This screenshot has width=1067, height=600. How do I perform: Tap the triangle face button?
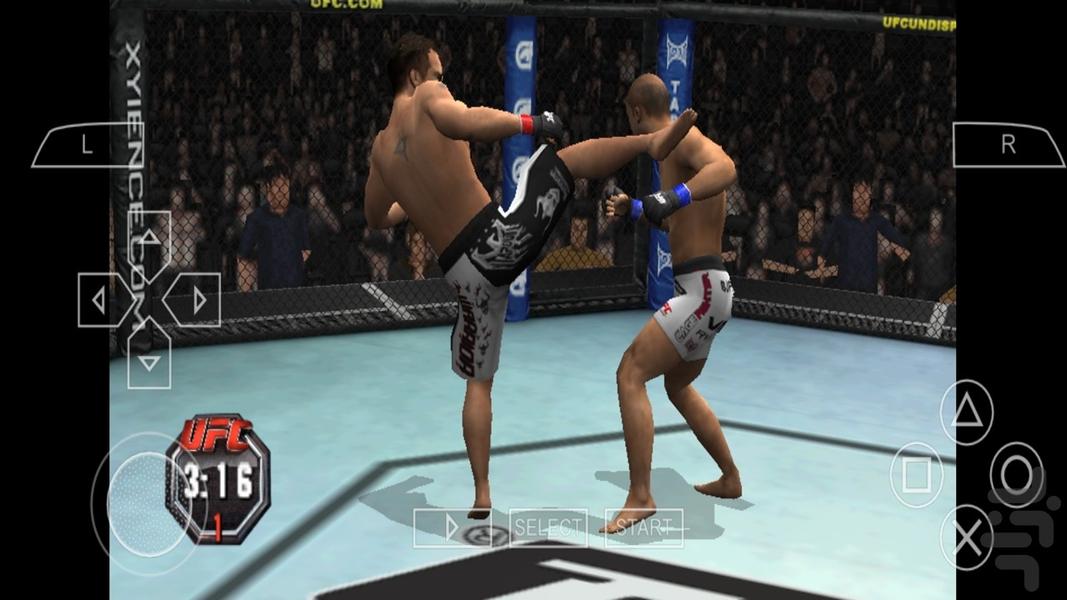point(967,412)
